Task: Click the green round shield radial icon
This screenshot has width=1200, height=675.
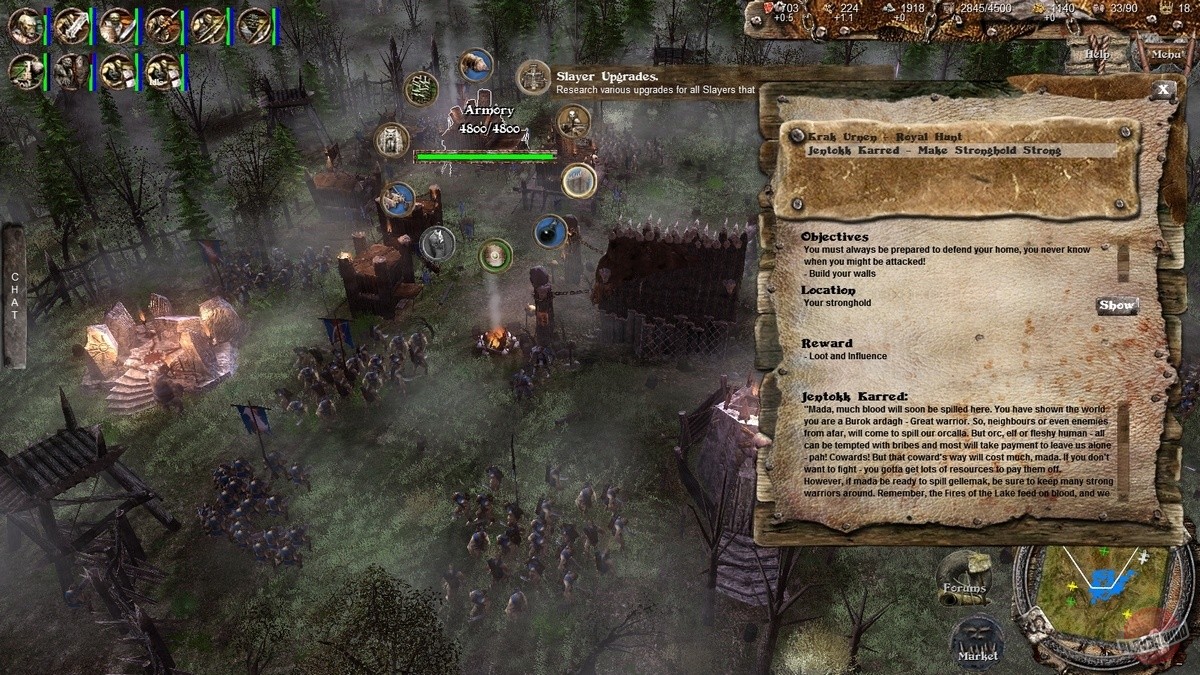Action: [495, 255]
